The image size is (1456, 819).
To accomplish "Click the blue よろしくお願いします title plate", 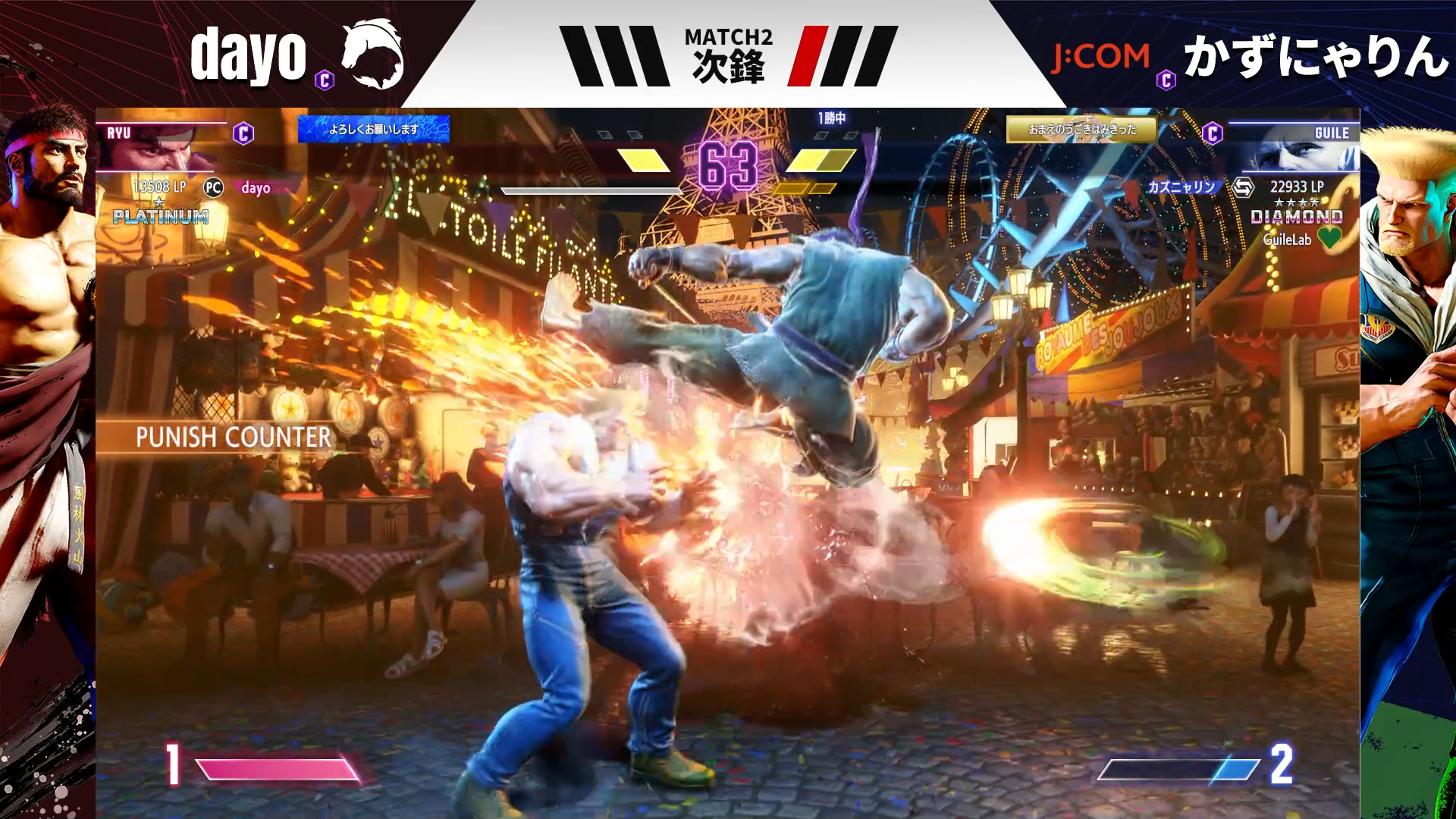I will click(x=373, y=129).
